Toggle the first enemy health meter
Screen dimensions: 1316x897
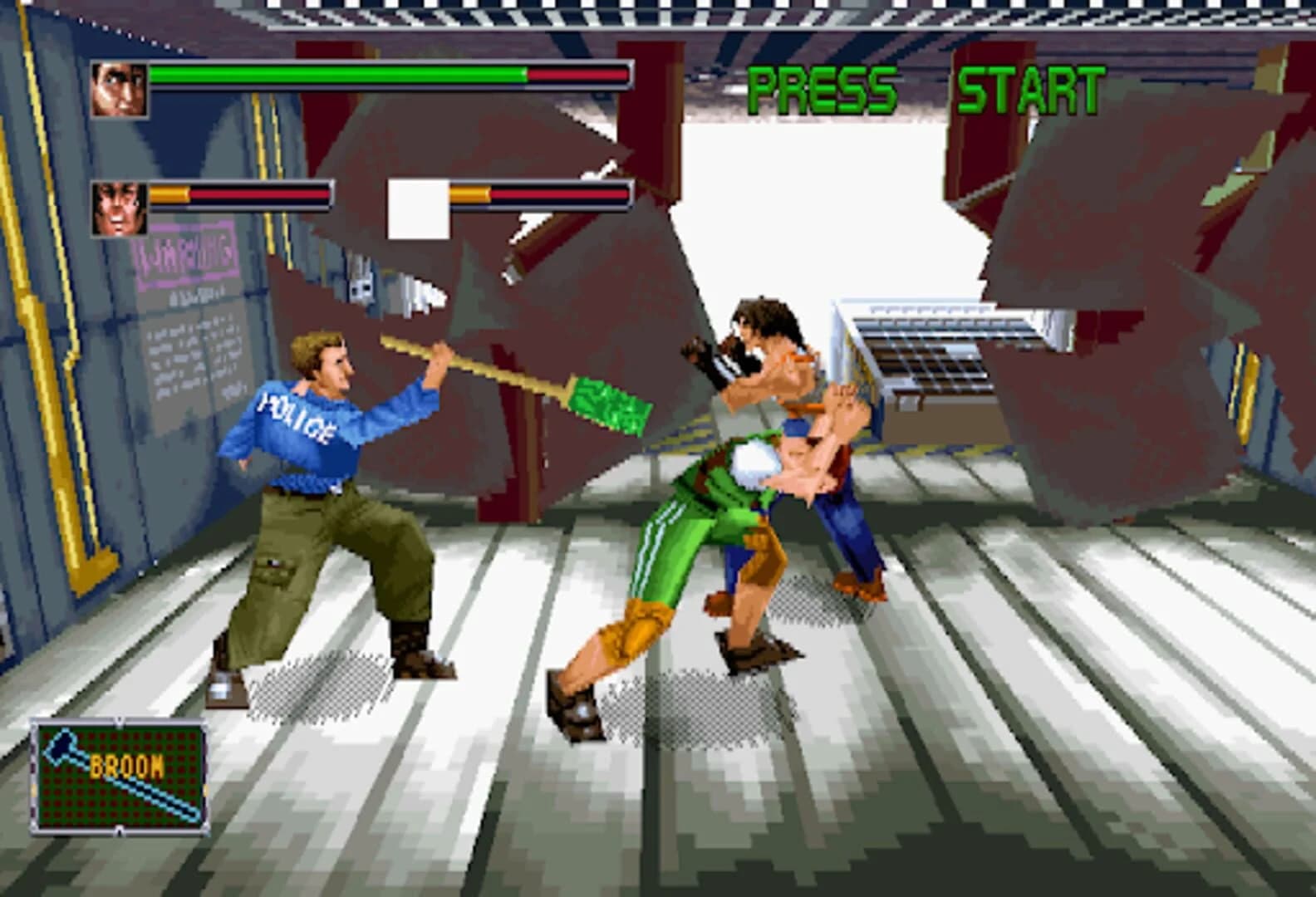click(x=241, y=195)
